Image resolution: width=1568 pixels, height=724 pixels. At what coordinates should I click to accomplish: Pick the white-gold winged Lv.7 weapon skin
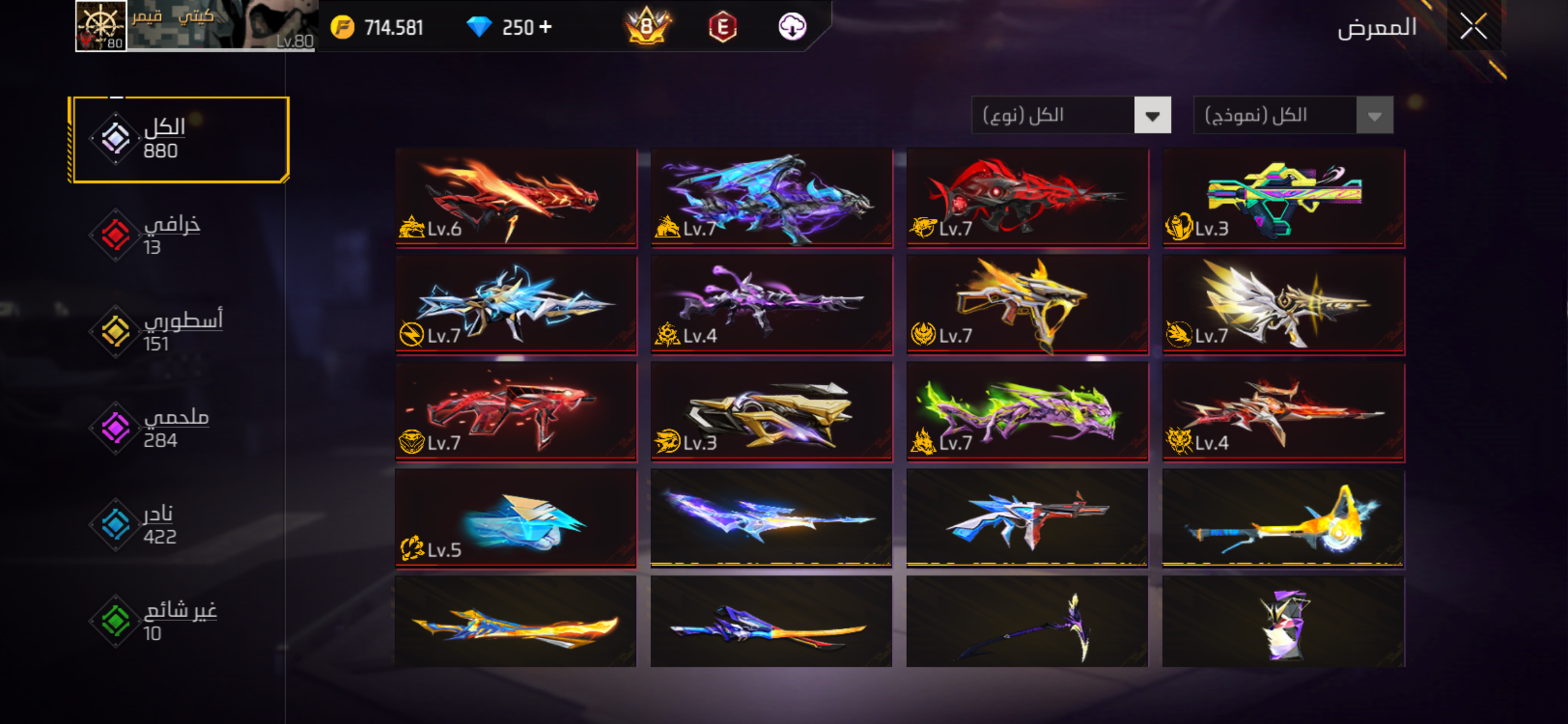point(1283,304)
